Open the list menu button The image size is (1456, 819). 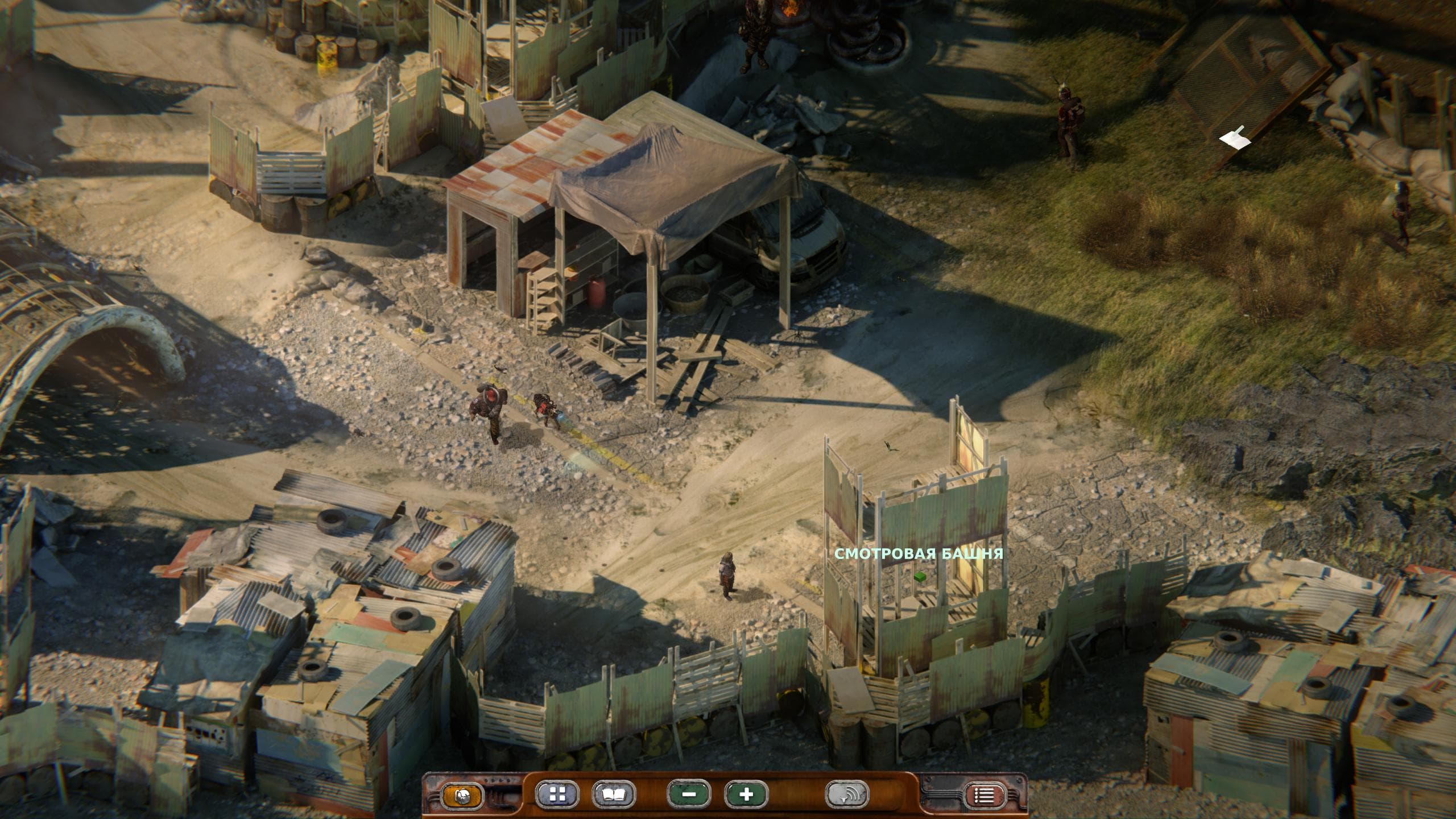tap(985, 796)
